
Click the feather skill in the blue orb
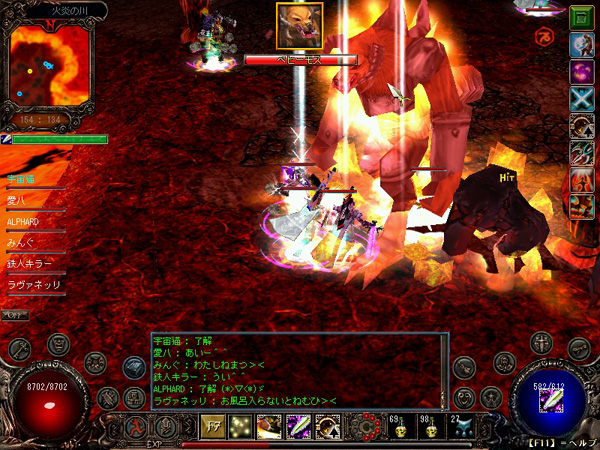coord(553,398)
